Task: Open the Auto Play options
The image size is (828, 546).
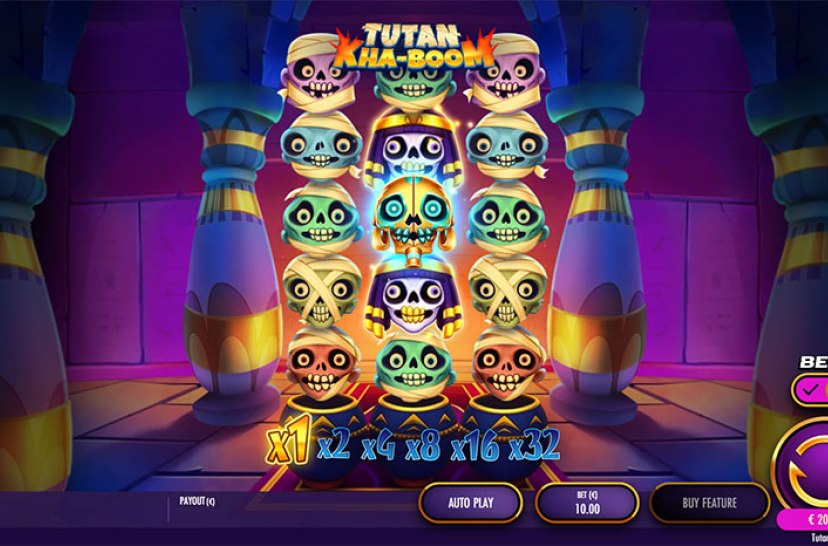Action: click(x=470, y=502)
